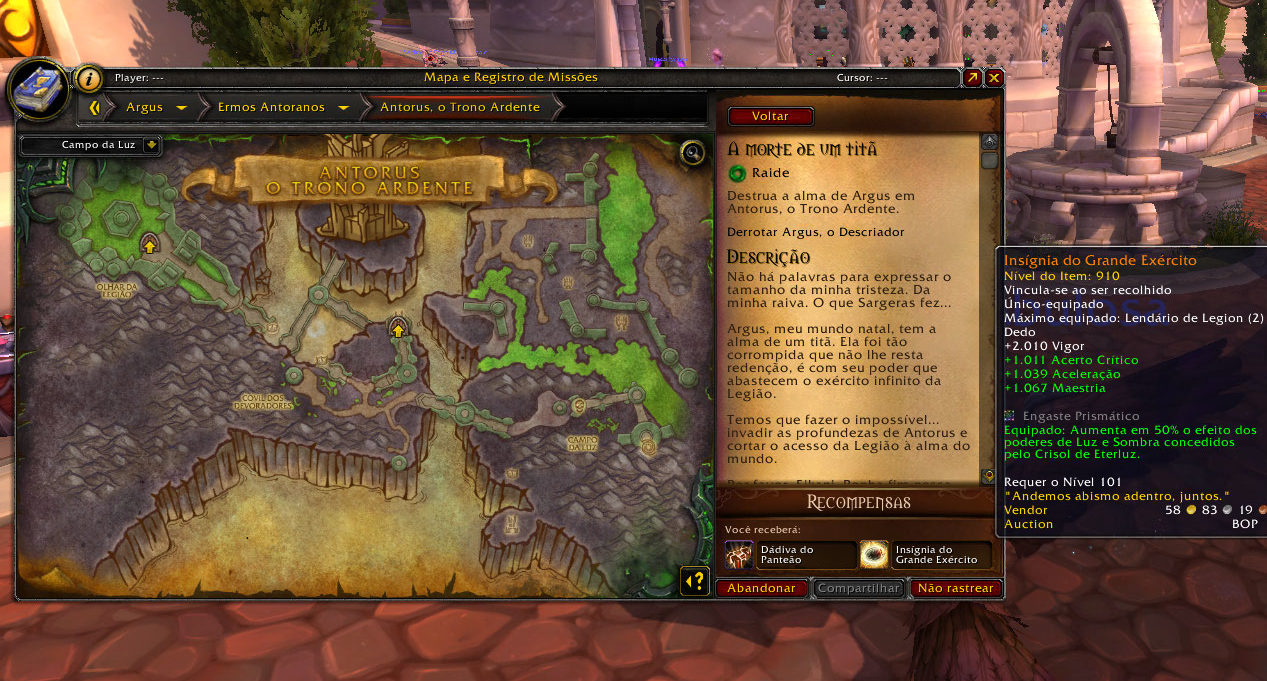The image size is (1267, 681).
Task: Expand the dropdown arrow next to Argus
Action: pos(181,107)
